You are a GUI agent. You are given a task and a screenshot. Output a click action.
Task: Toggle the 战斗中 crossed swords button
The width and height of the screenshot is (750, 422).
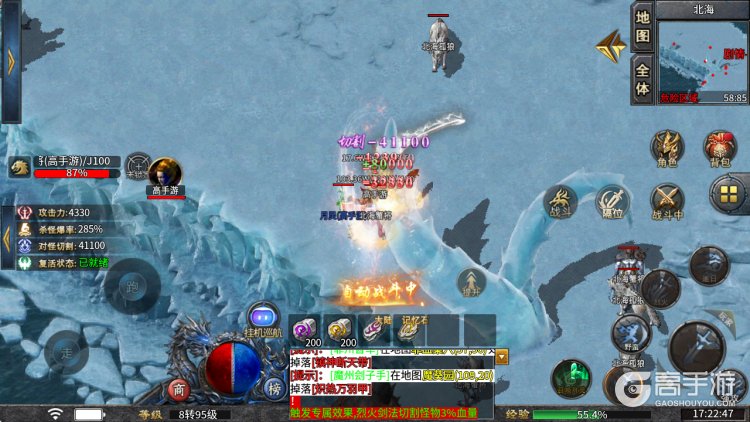tap(667, 201)
